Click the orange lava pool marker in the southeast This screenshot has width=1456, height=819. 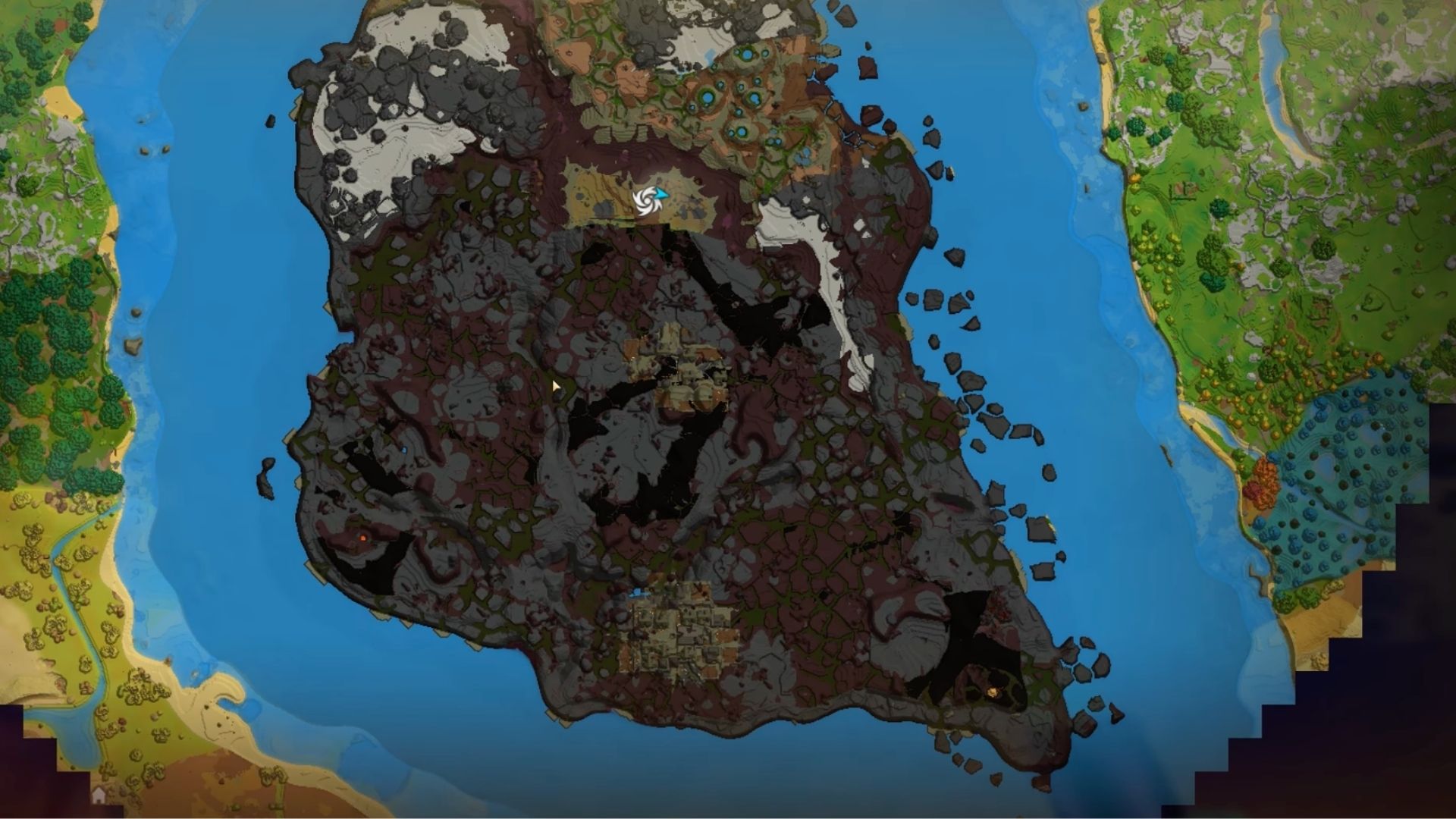point(993,692)
